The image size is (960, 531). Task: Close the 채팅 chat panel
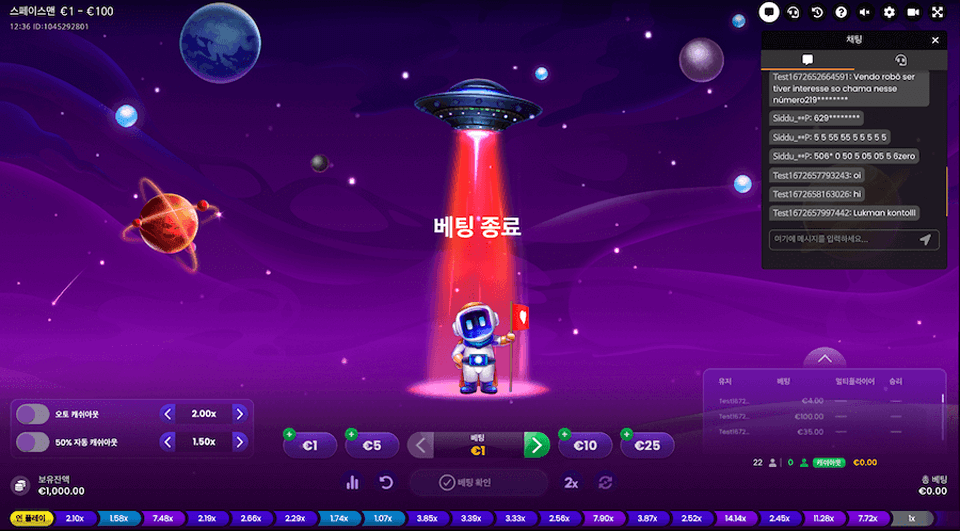coord(935,40)
